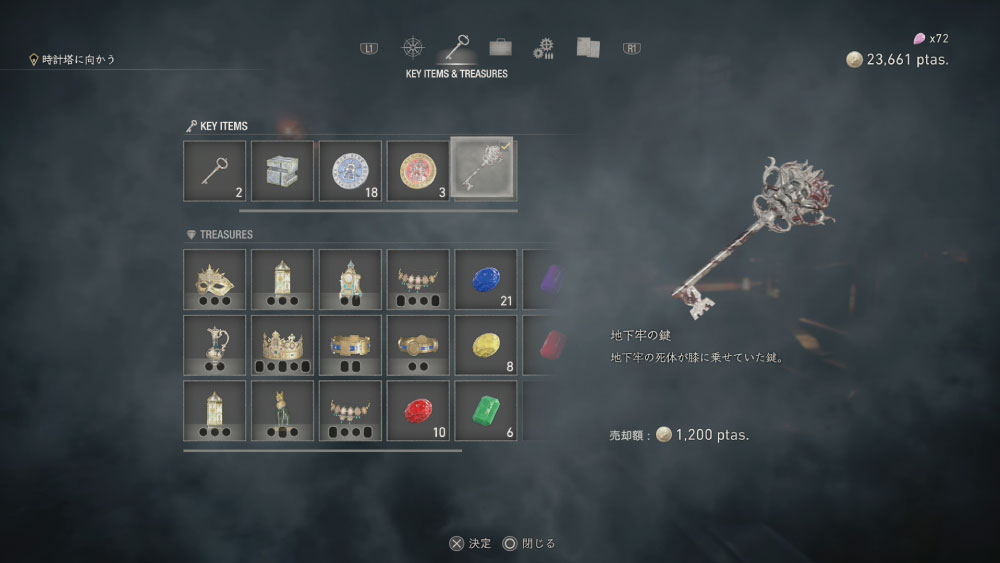Select the green emerald stack of 6
This screenshot has height=563, width=1000.
click(x=486, y=411)
